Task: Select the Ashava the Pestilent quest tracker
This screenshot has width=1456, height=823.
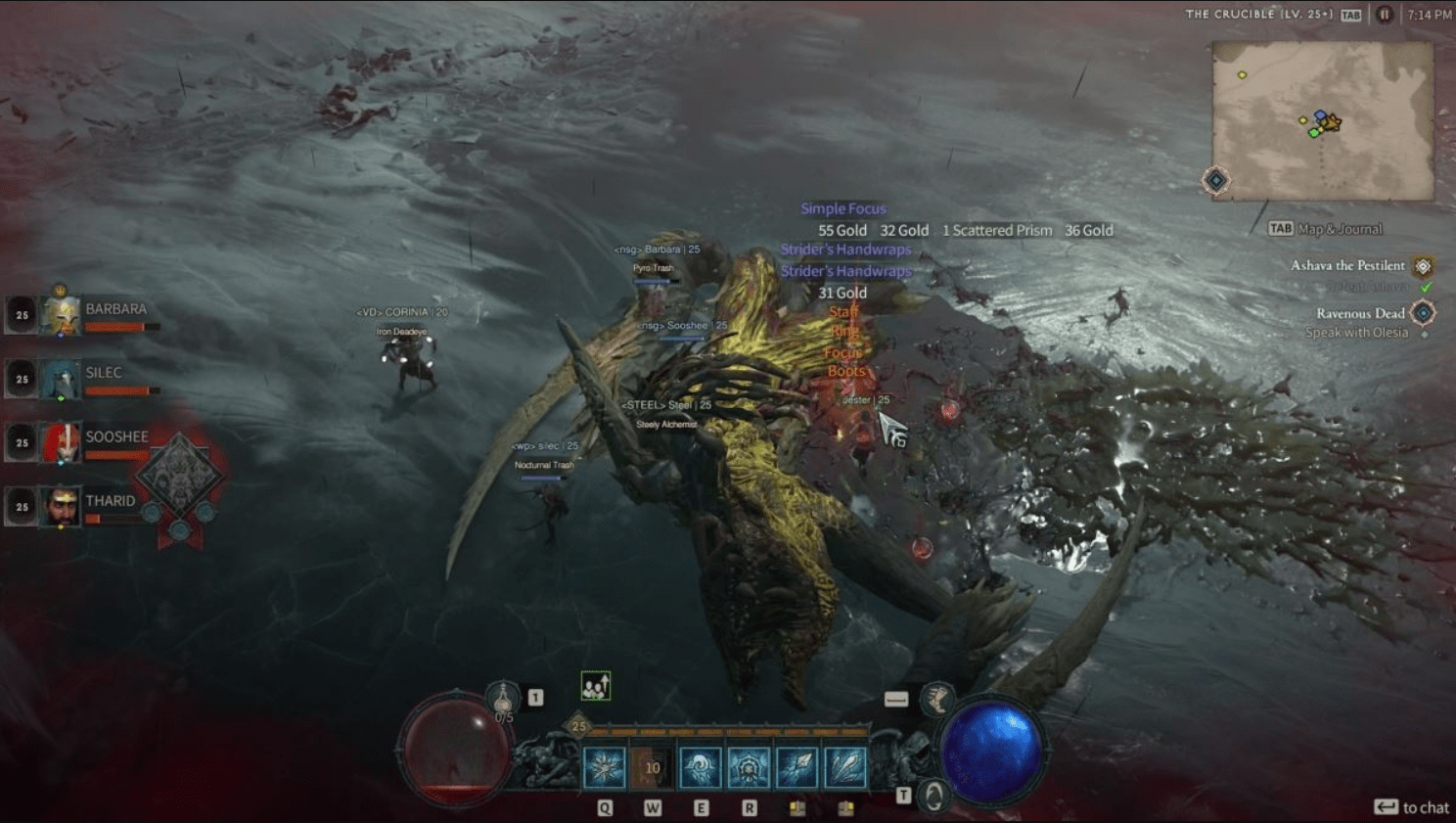Action: [x=1347, y=265]
